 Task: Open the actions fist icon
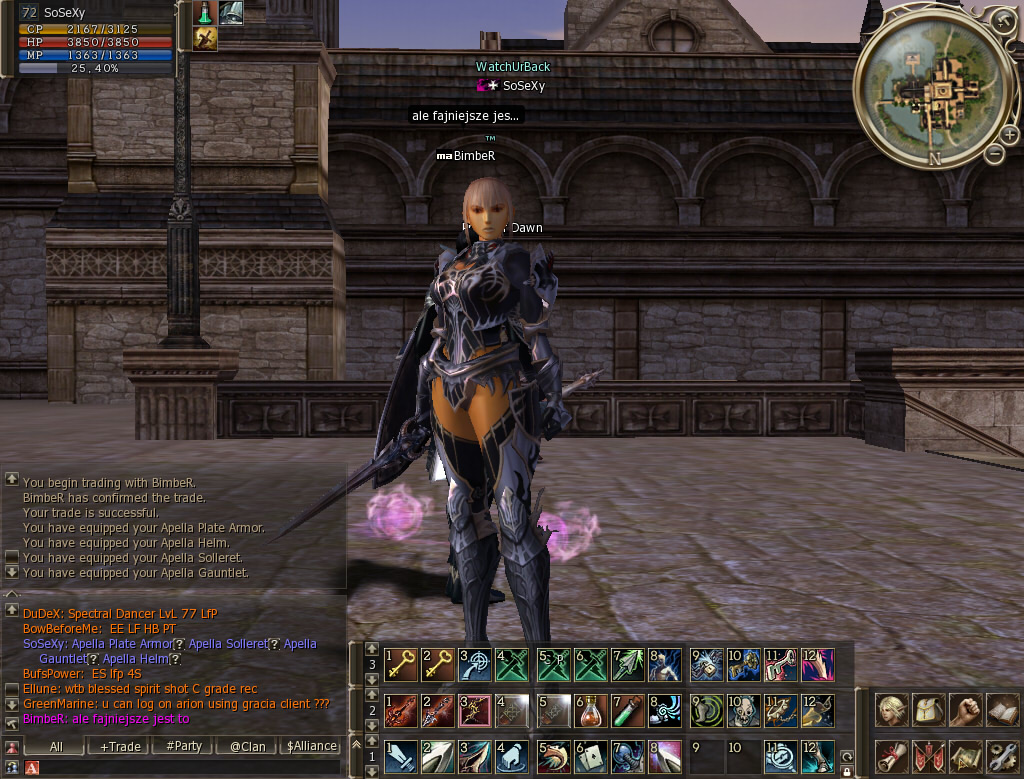pyautogui.click(x=964, y=710)
